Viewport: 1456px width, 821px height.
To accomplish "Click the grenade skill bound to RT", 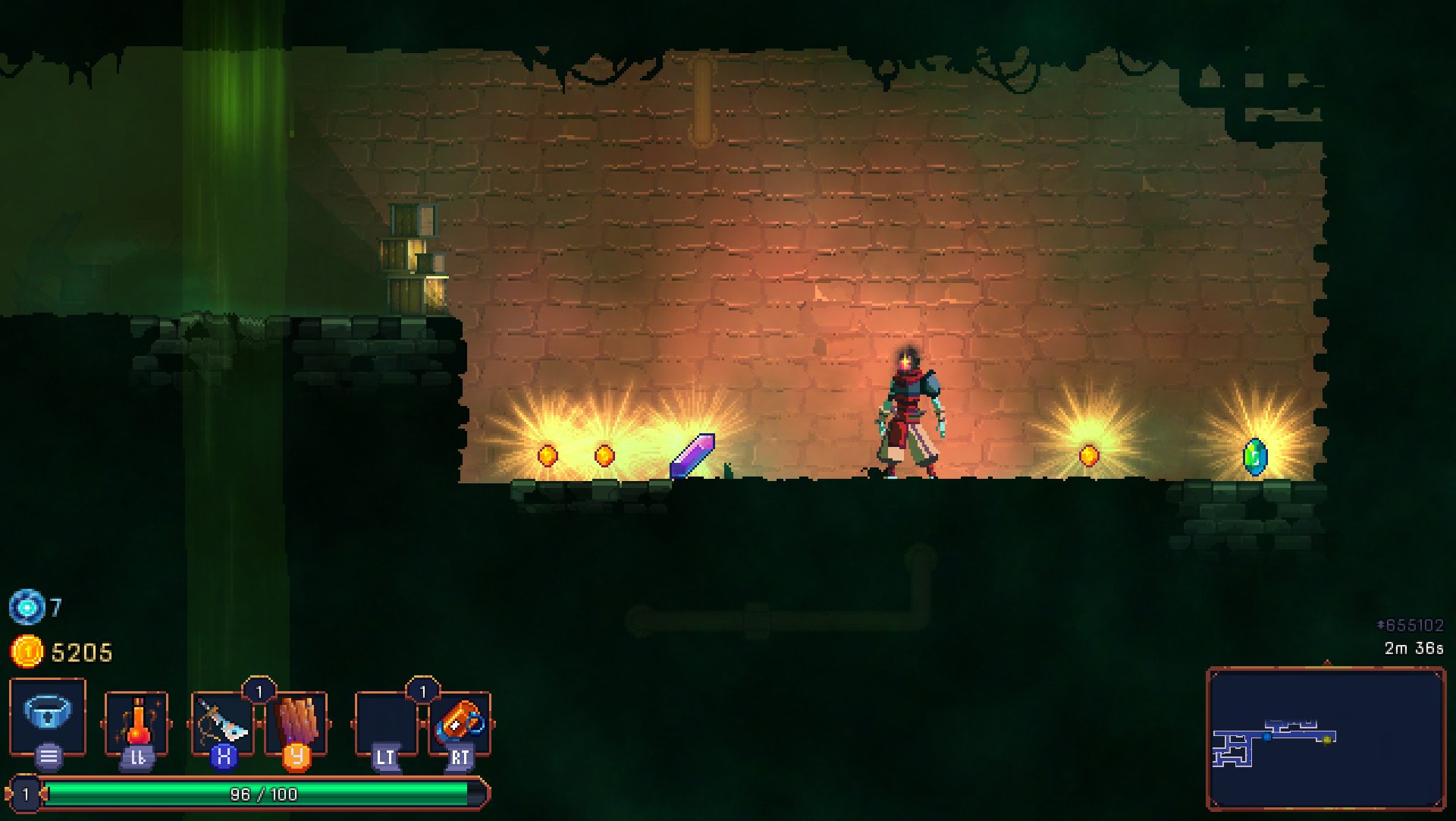I will click(458, 722).
